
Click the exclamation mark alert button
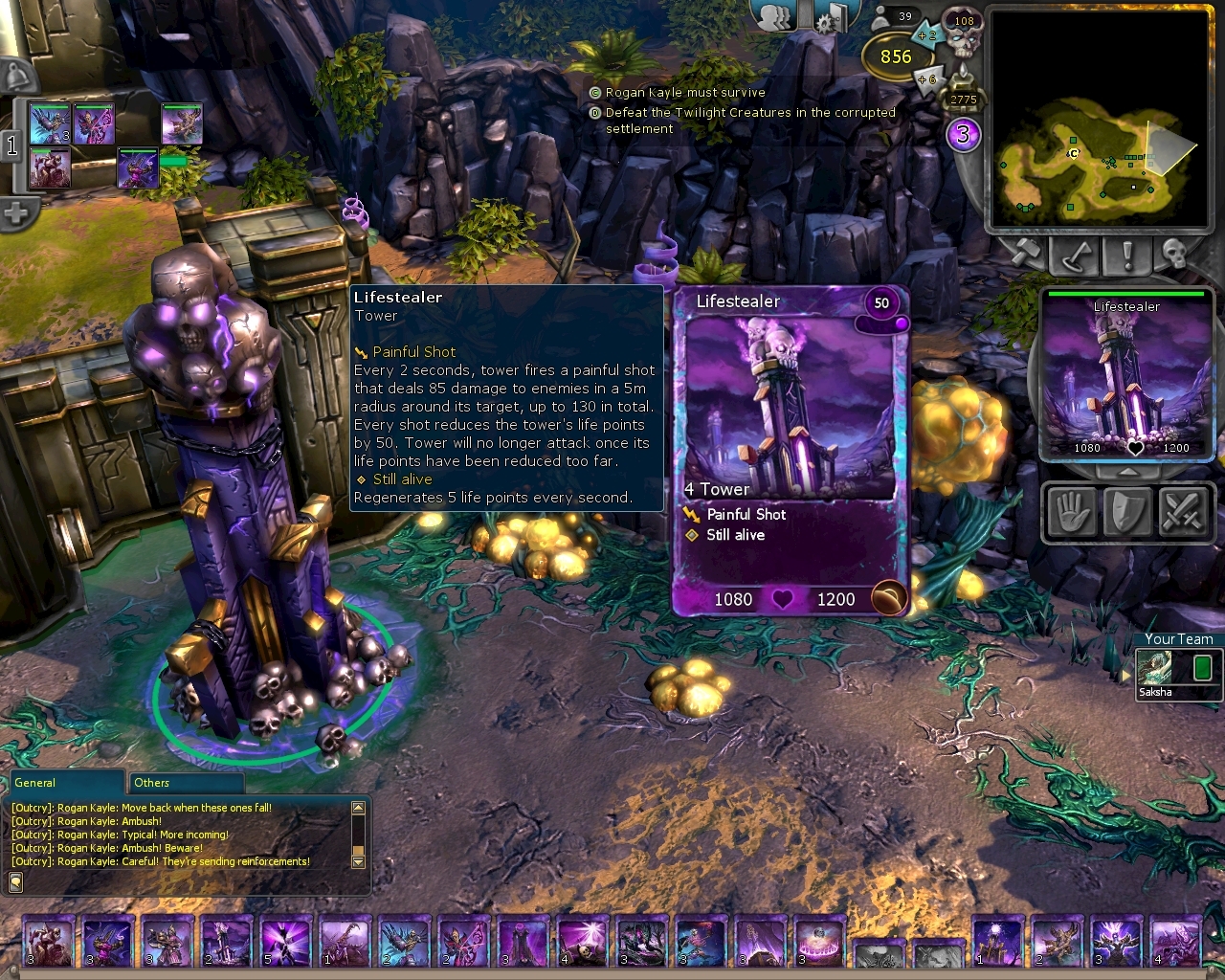tap(1126, 255)
